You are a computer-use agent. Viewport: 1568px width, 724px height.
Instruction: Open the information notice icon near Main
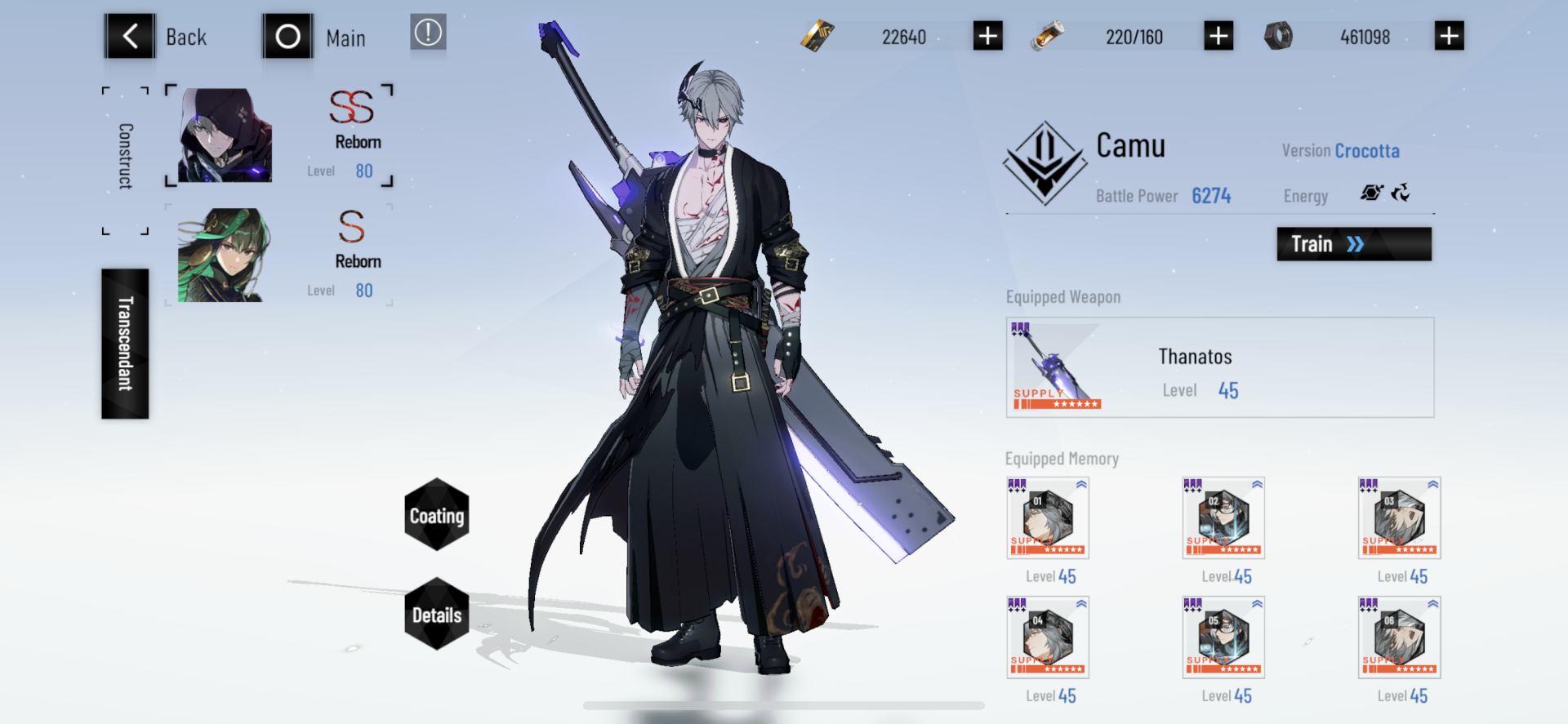[x=428, y=34]
